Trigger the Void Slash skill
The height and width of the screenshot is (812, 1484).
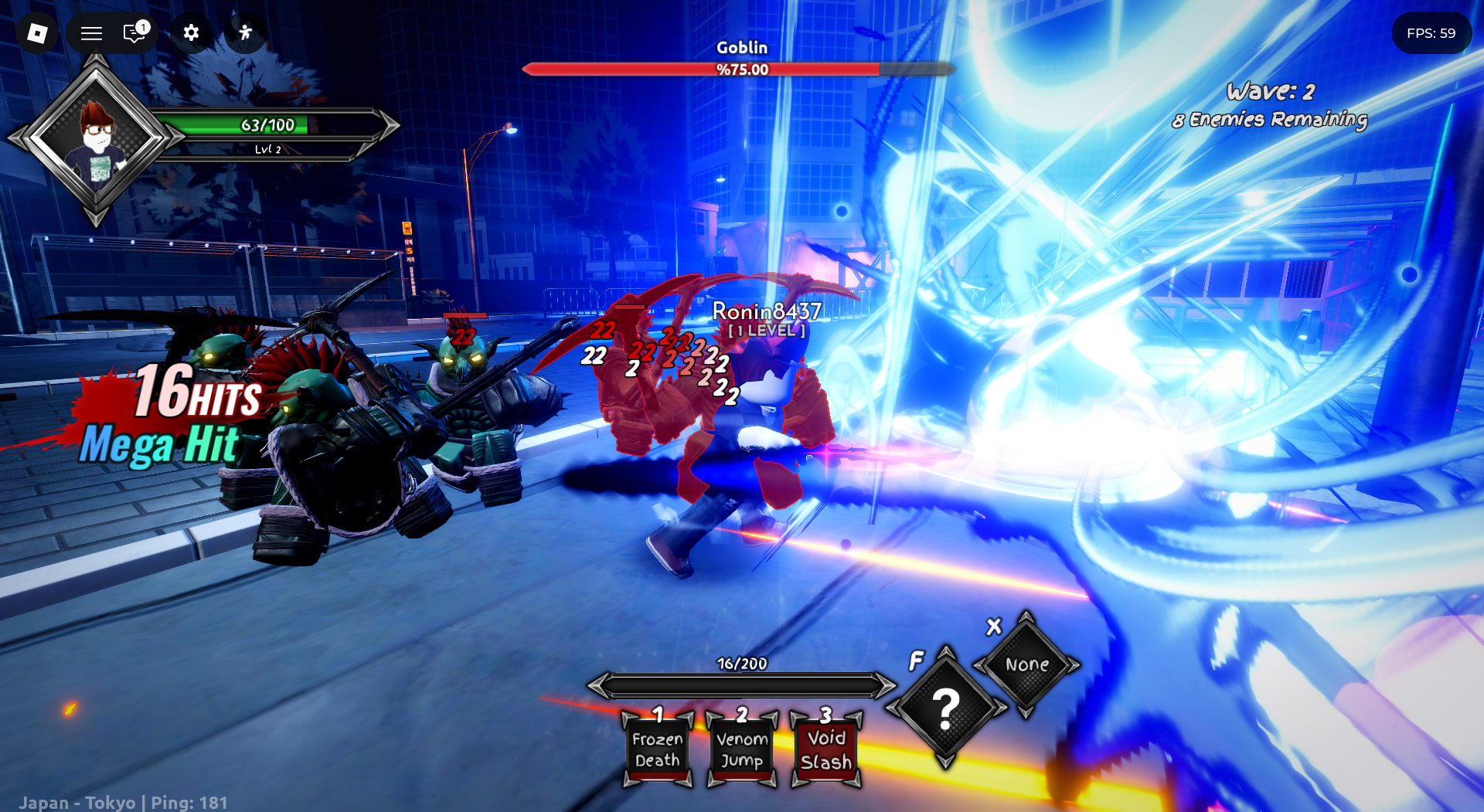point(826,749)
